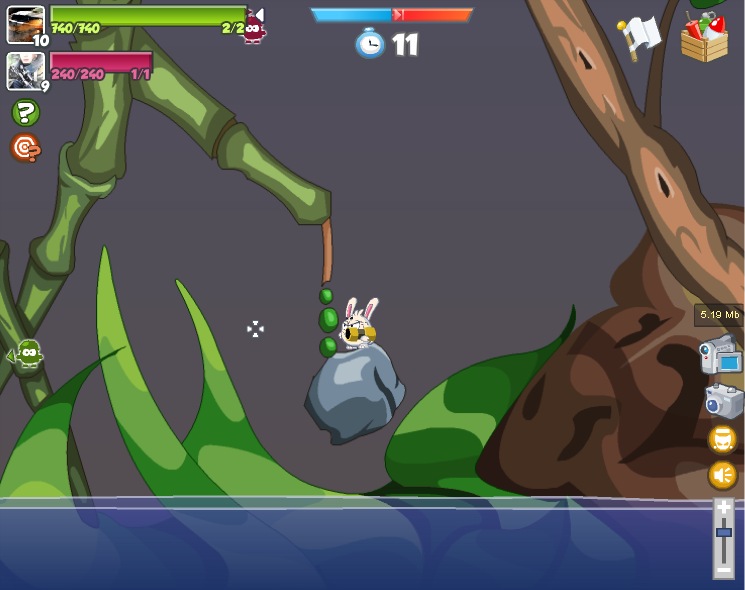Toggle the sound speaker button

pyautogui.click(x=723, y=474)
